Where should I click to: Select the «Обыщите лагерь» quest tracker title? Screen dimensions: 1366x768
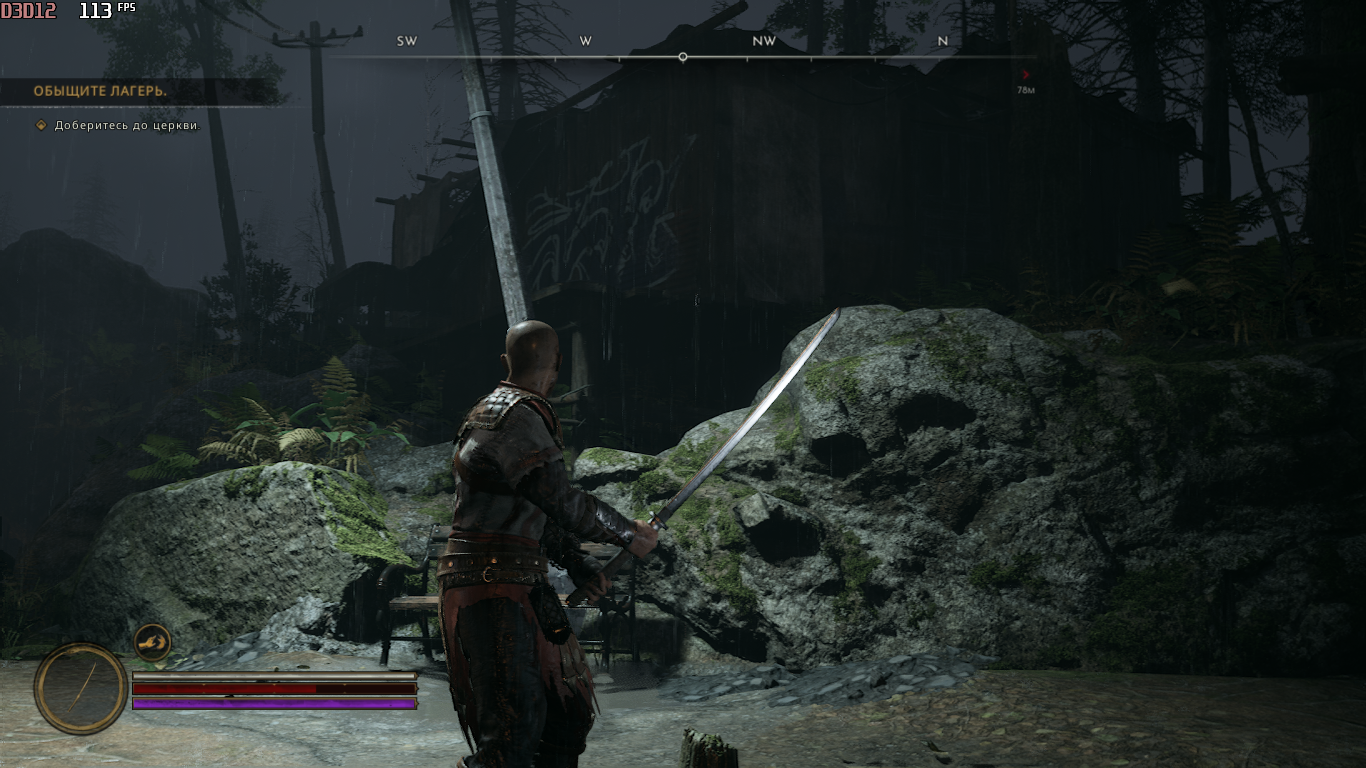(100, 91)
